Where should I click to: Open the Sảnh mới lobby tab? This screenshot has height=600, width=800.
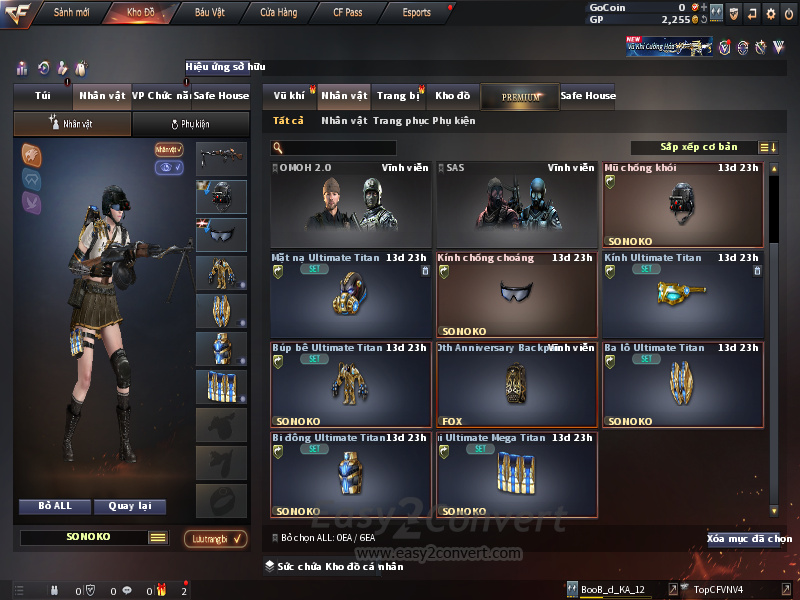(71, 13)
